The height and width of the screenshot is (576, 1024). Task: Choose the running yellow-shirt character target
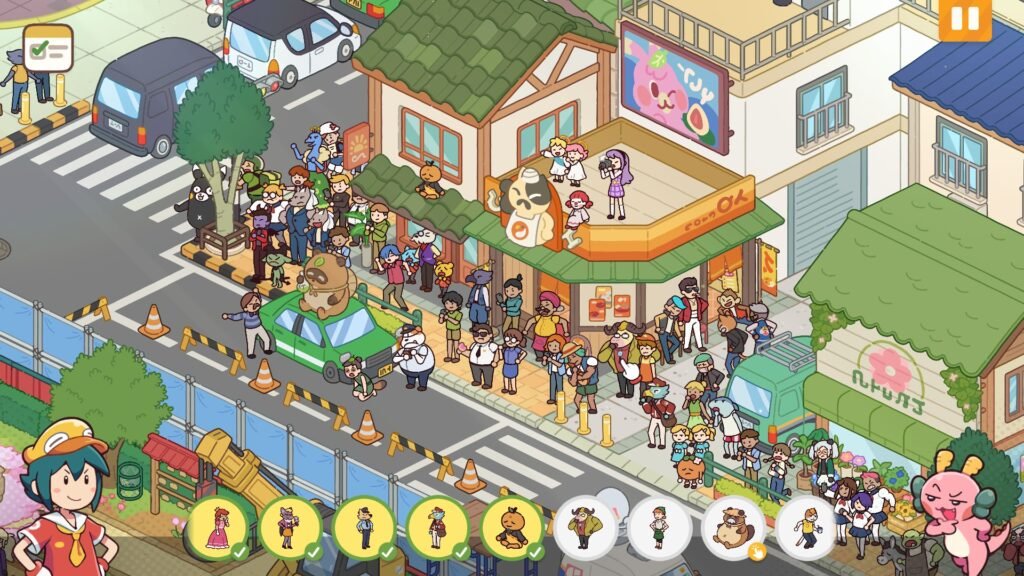[x=806, y=527]
